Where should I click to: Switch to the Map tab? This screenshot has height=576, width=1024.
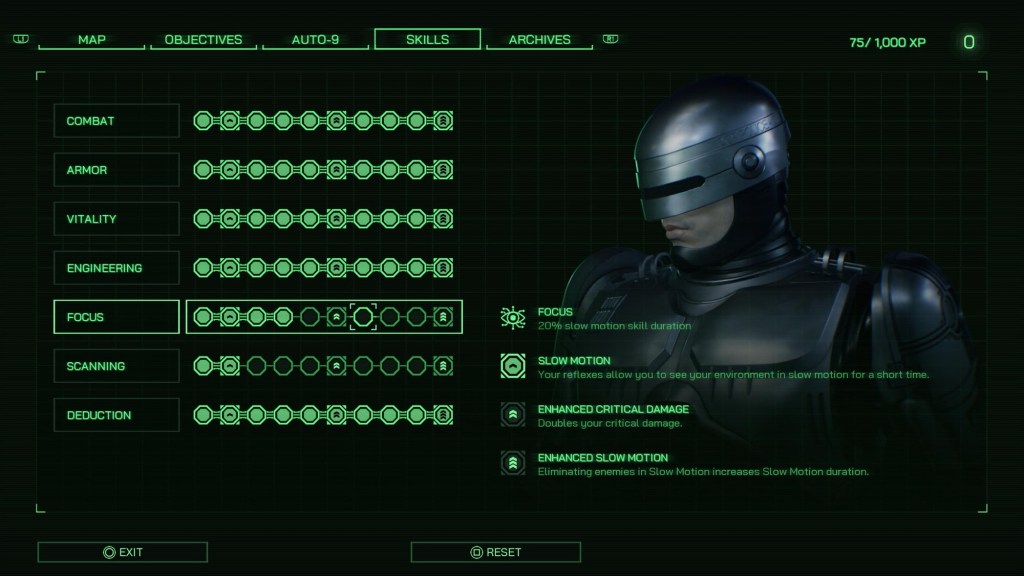(x=92, y=40)
